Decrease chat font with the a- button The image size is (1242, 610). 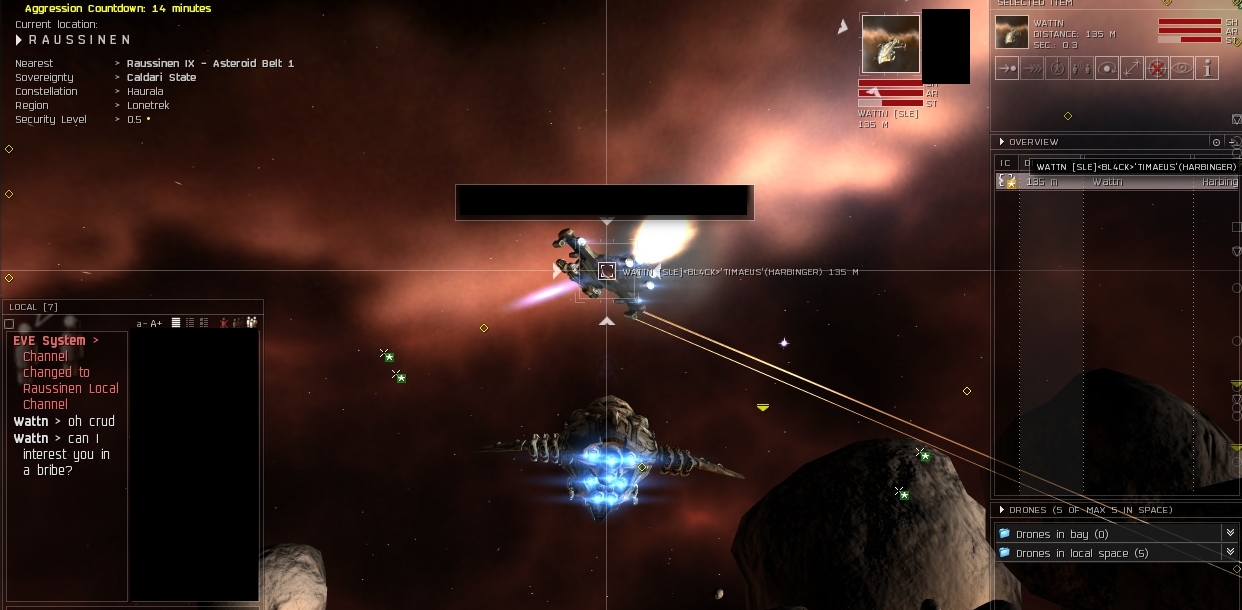tap(142, 323)
